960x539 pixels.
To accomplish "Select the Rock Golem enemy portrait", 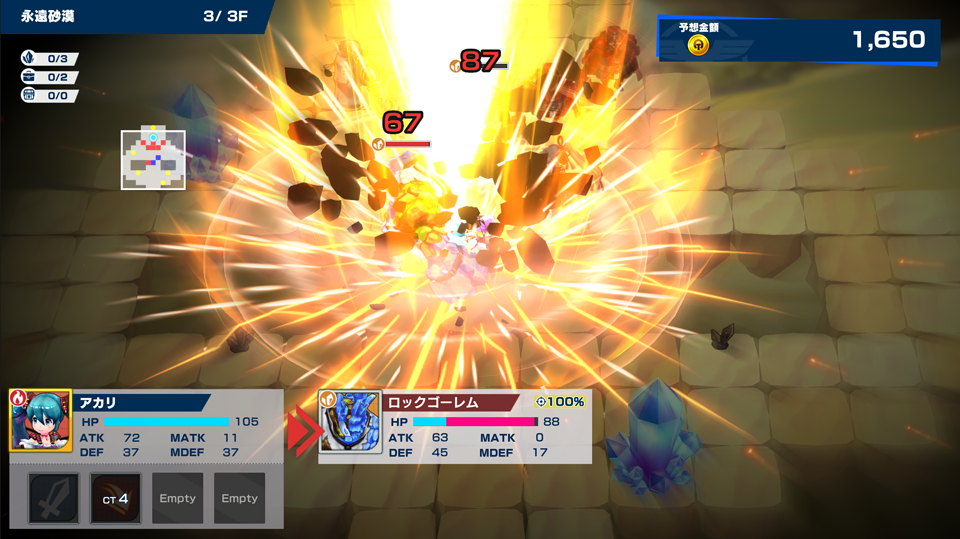I will 350,422.
